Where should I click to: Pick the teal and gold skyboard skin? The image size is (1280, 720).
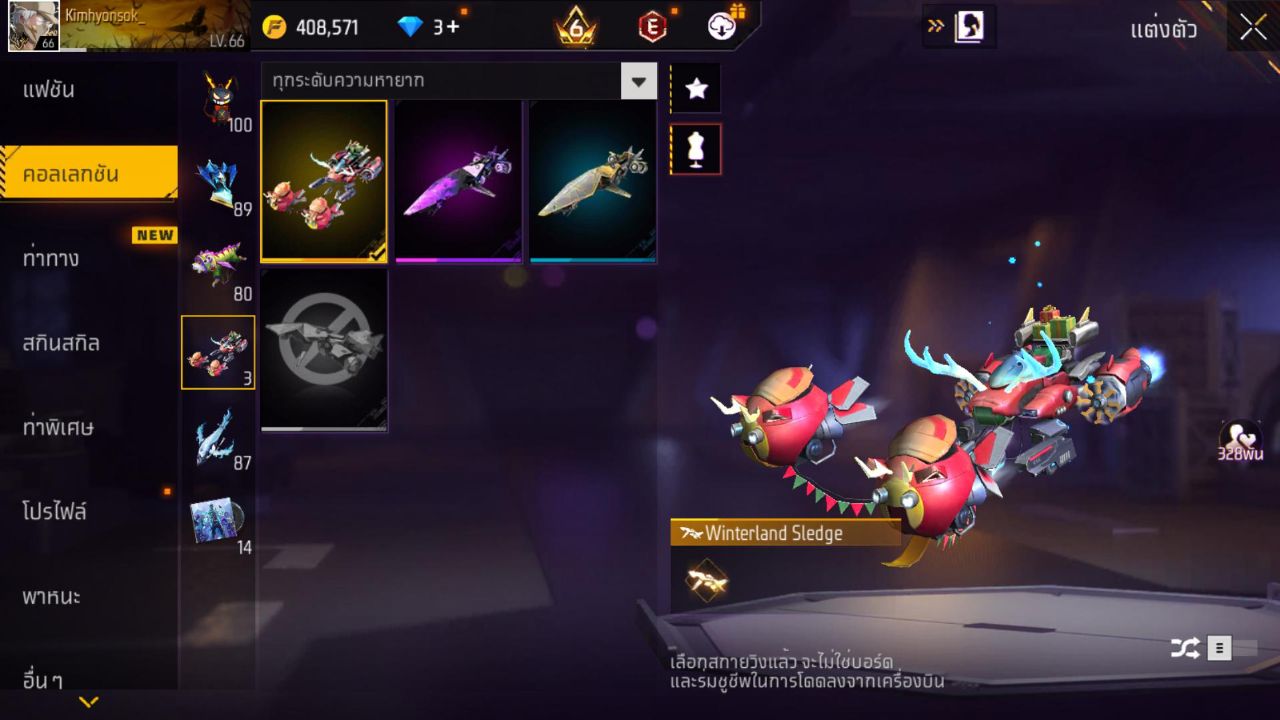click(593, 181)
